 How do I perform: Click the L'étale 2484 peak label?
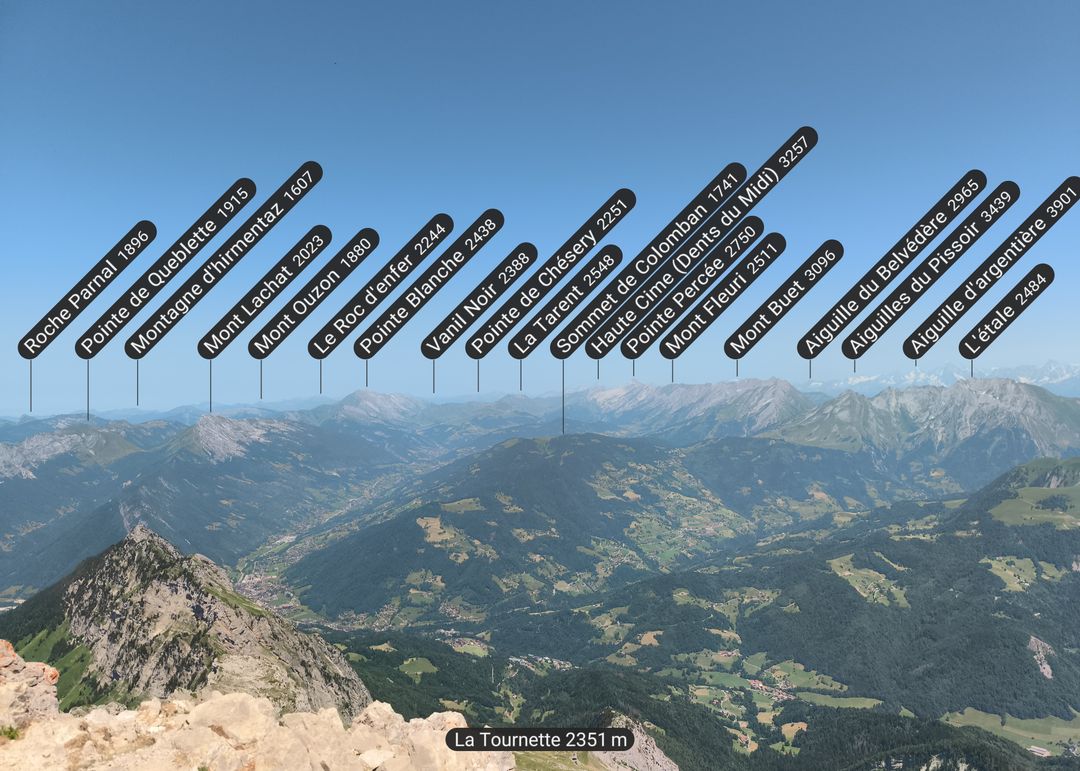tap(1006, 311)
